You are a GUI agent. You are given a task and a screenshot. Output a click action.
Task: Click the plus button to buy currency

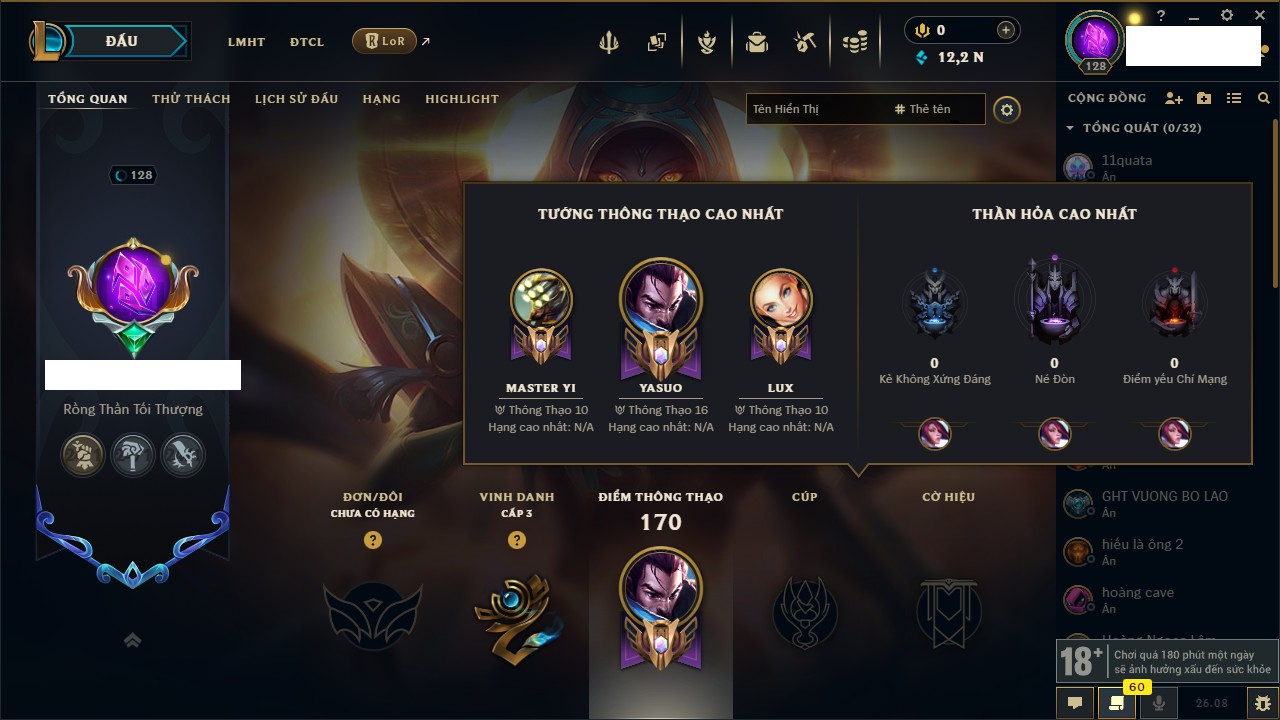tap(1006, 30)
